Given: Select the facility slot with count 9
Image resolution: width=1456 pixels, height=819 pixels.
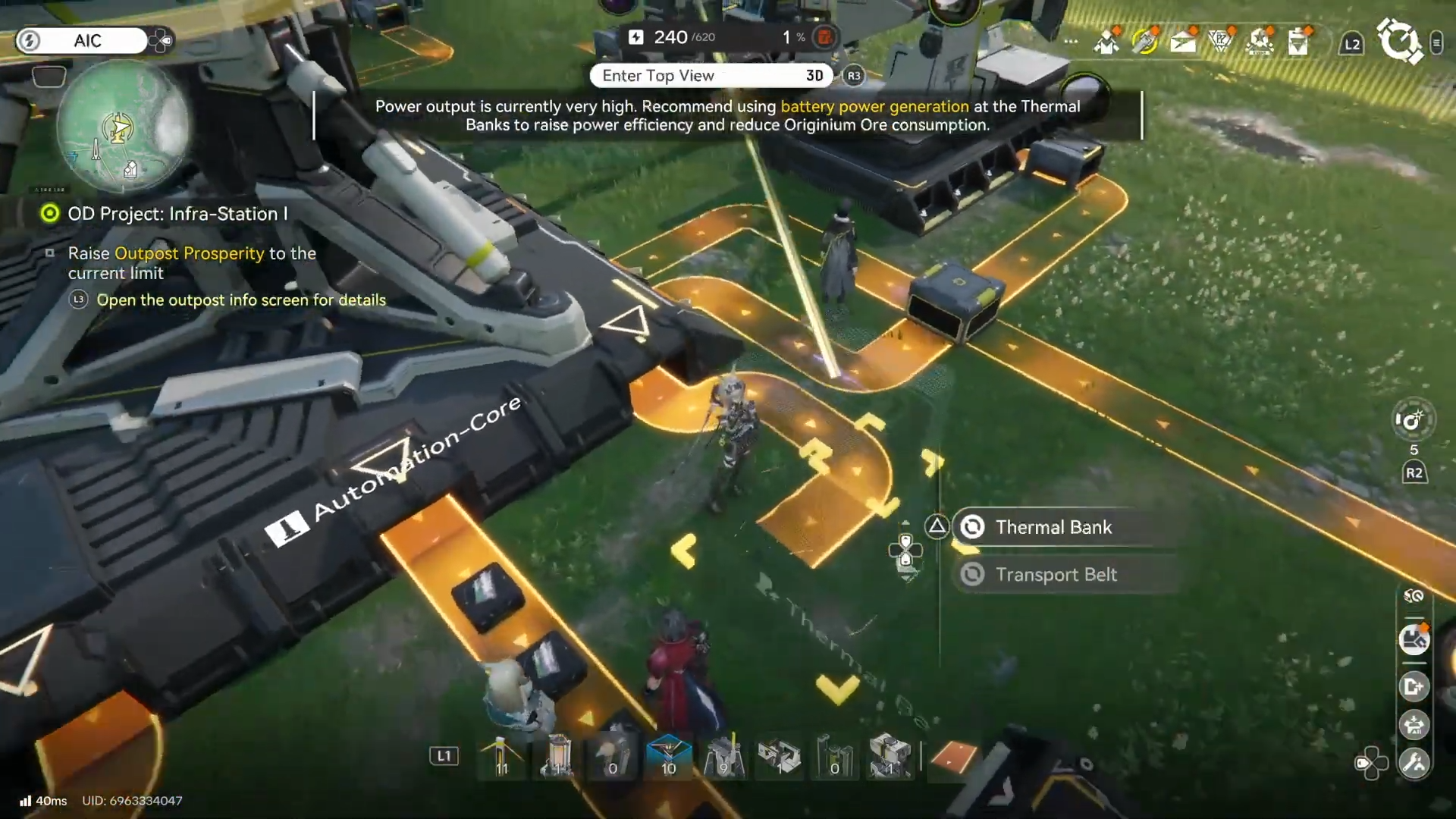Looking at the screenshot, I should pos(723,757).
